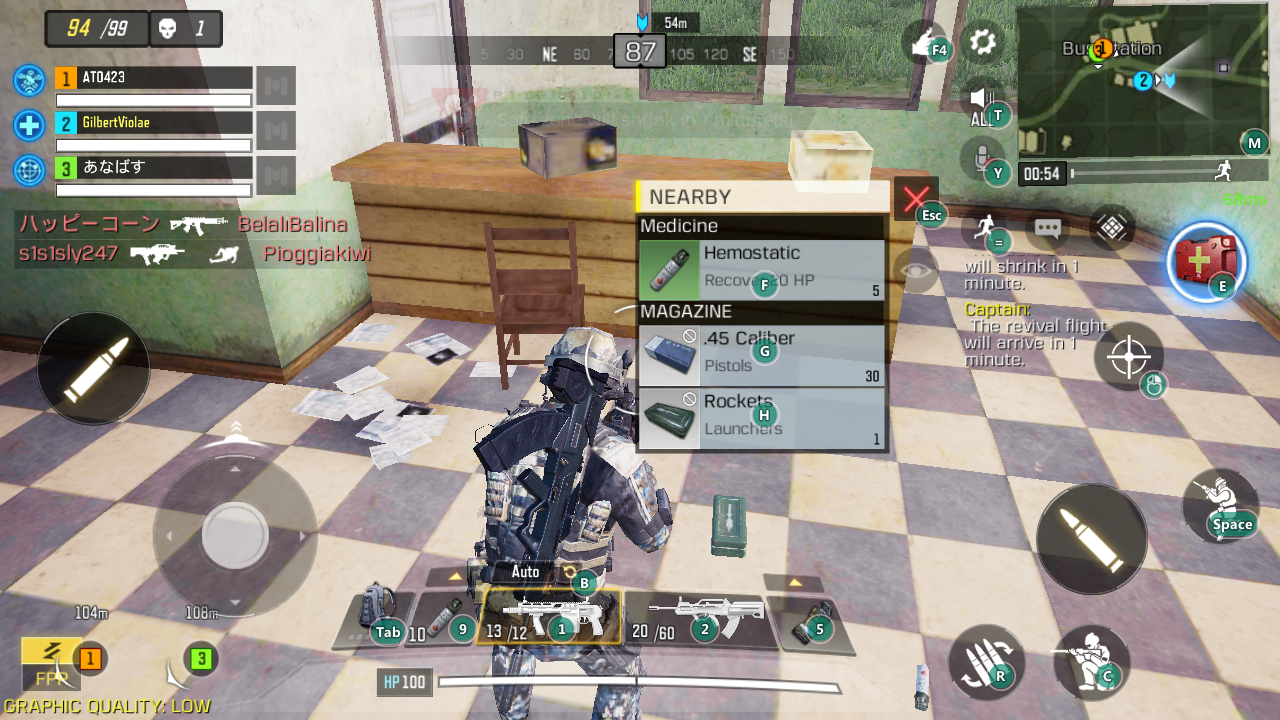Image resolution: width=1280 pixels, height=720 pixels.
Task: Open the quick chat message bubble
Action: [1047, 228]
